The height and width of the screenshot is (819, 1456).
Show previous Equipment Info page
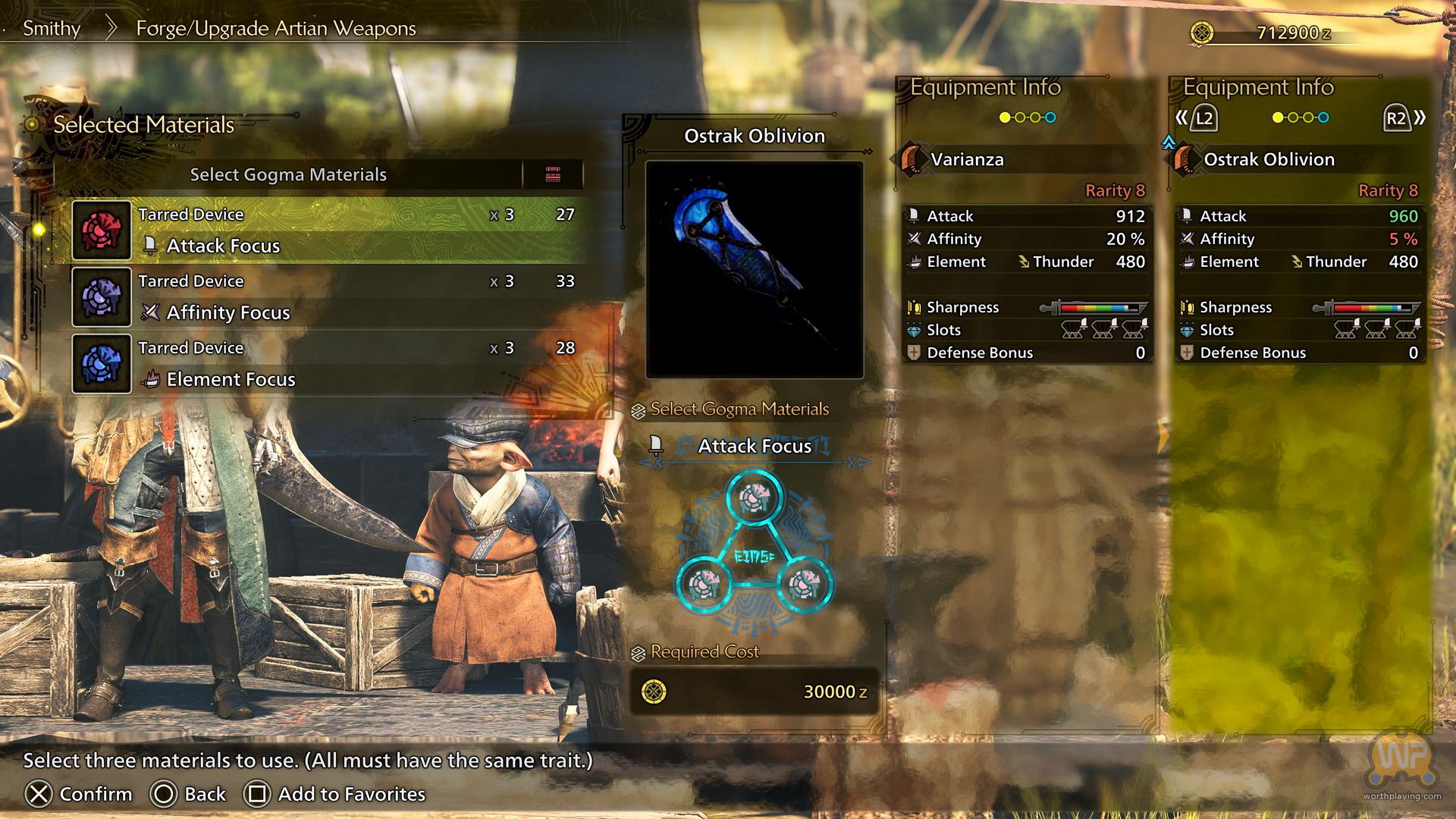1196,118
